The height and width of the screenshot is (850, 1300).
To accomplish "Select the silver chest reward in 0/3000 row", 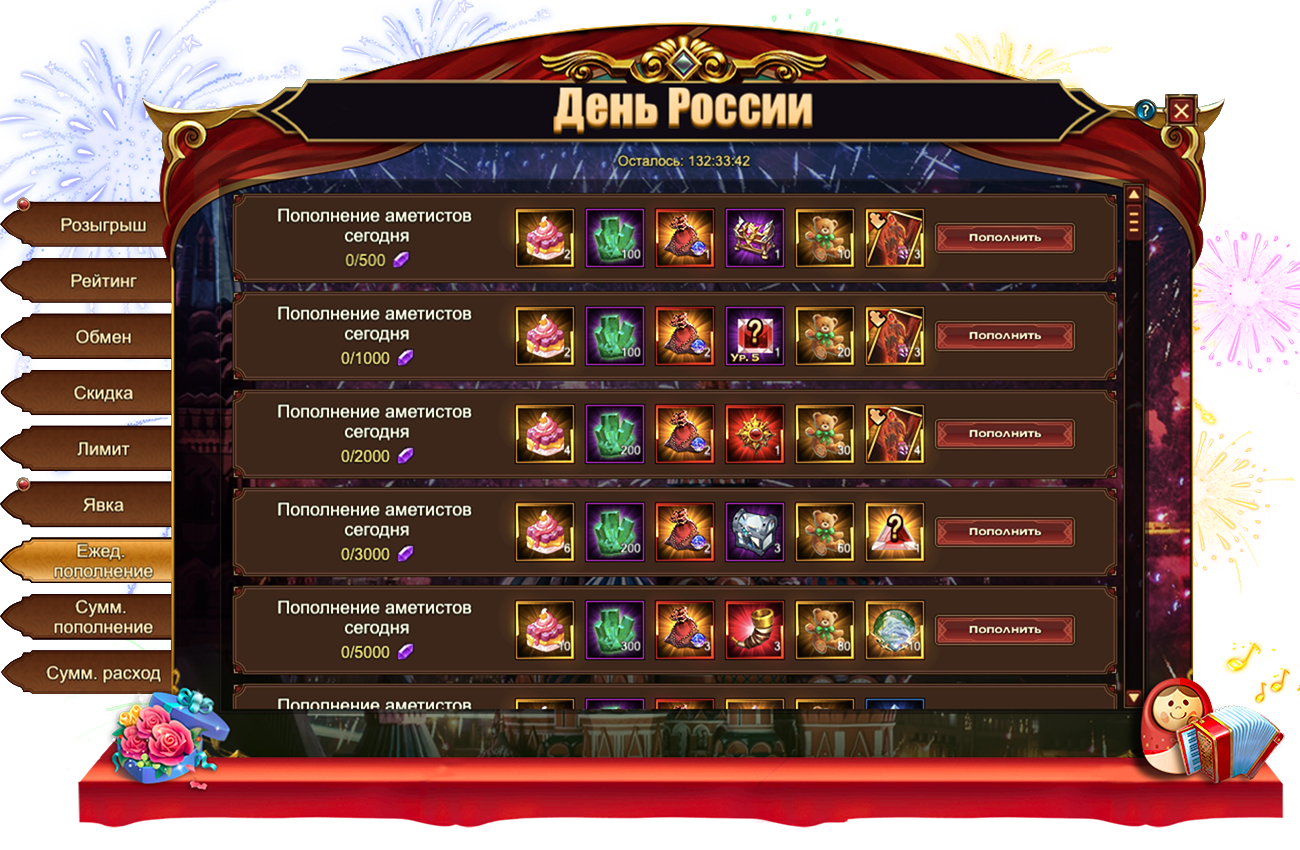I will coord(754,532).
